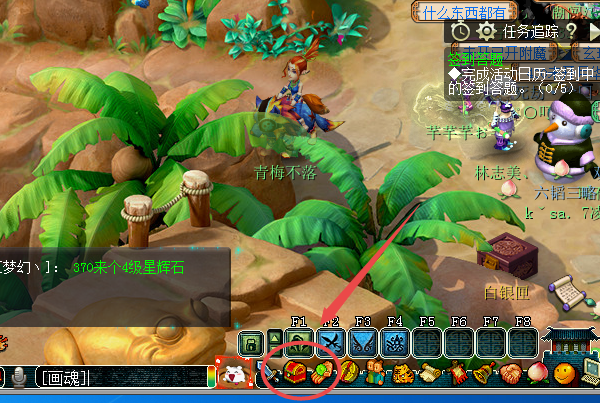Click the microphone voice chat button
Image resolution: width=600 pixels, height=403 pixels.
tap(19, 377)
